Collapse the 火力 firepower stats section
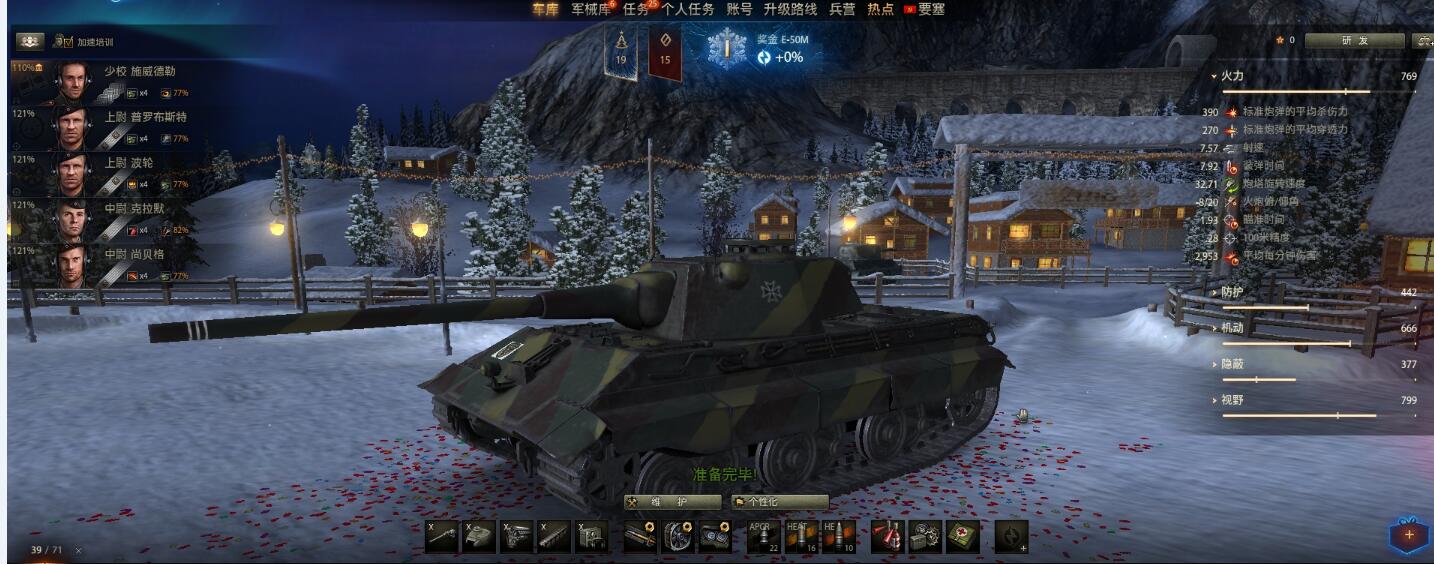 click(1231, 76)
